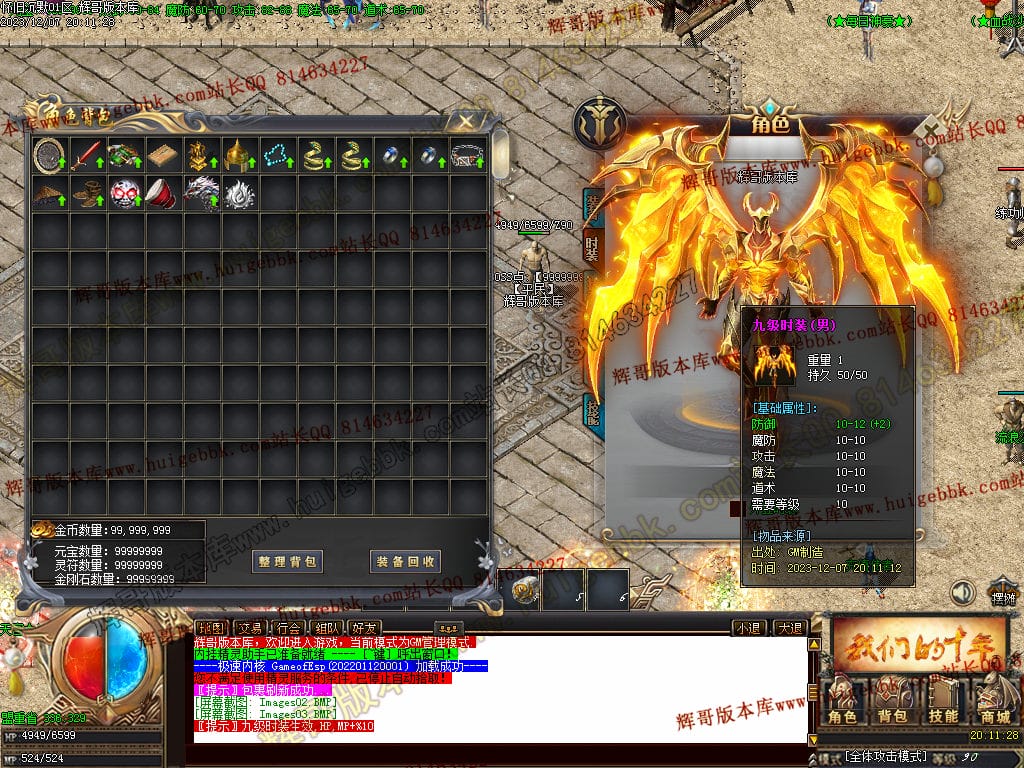Open the 地图 map from the chat bar
The height and width of the screenshot is (768, 1024).
point(207,628)
